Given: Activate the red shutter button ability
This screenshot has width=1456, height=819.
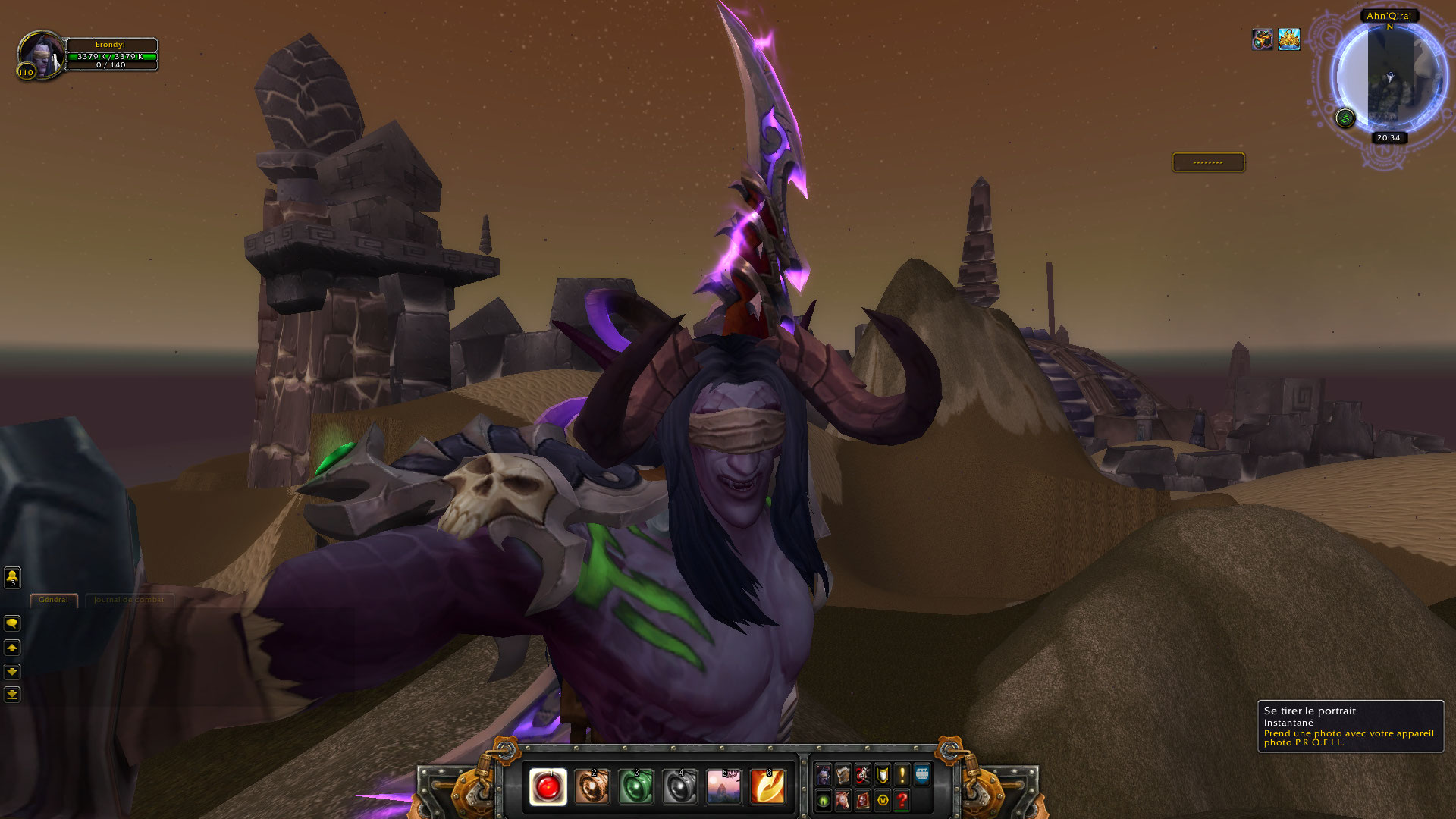Looking at the screenshot, I should pyautogui.click(x=548, y=786).
